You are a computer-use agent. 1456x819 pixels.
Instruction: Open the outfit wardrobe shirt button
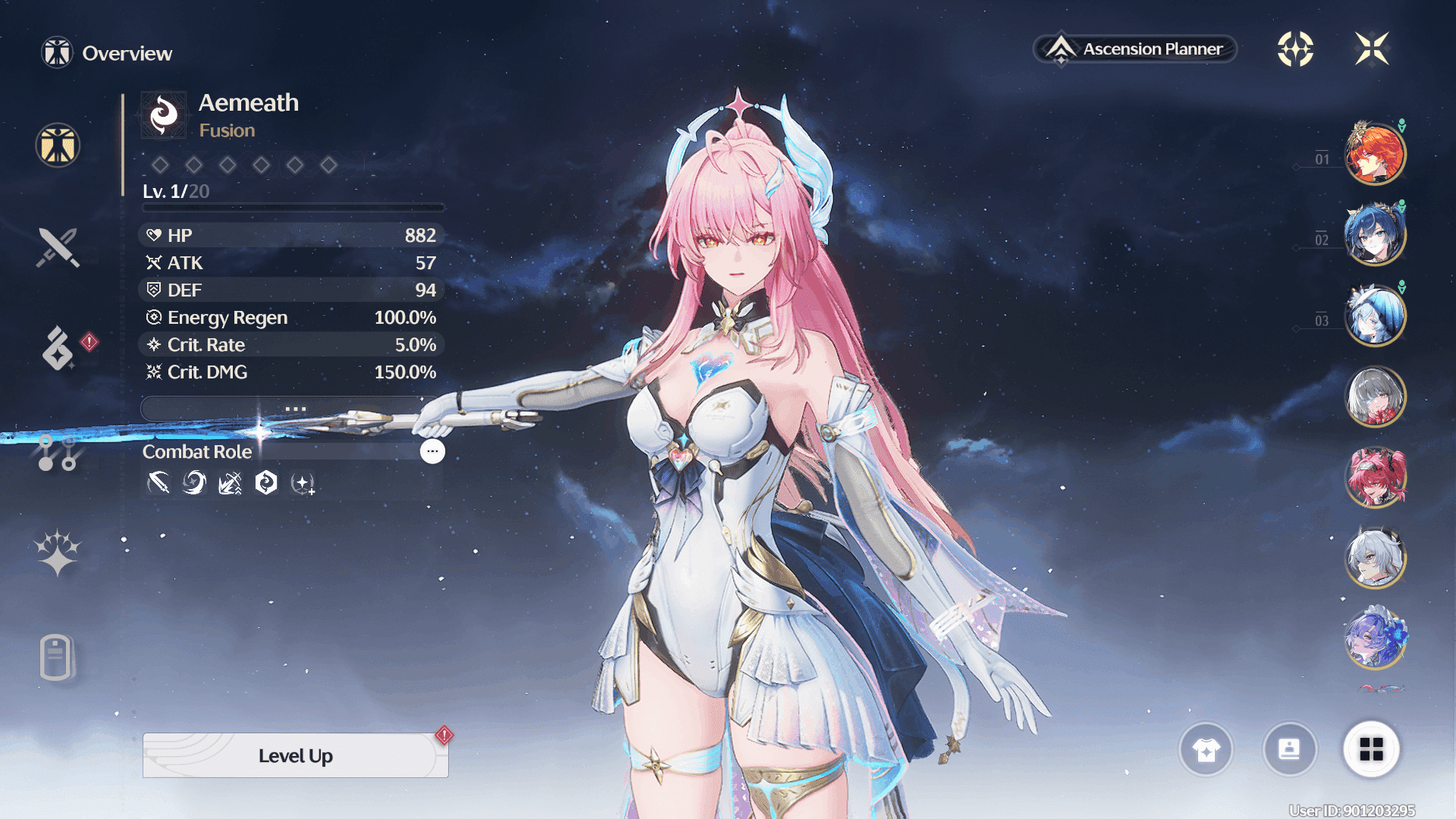pyautogui.click(x=1206, y=750)
